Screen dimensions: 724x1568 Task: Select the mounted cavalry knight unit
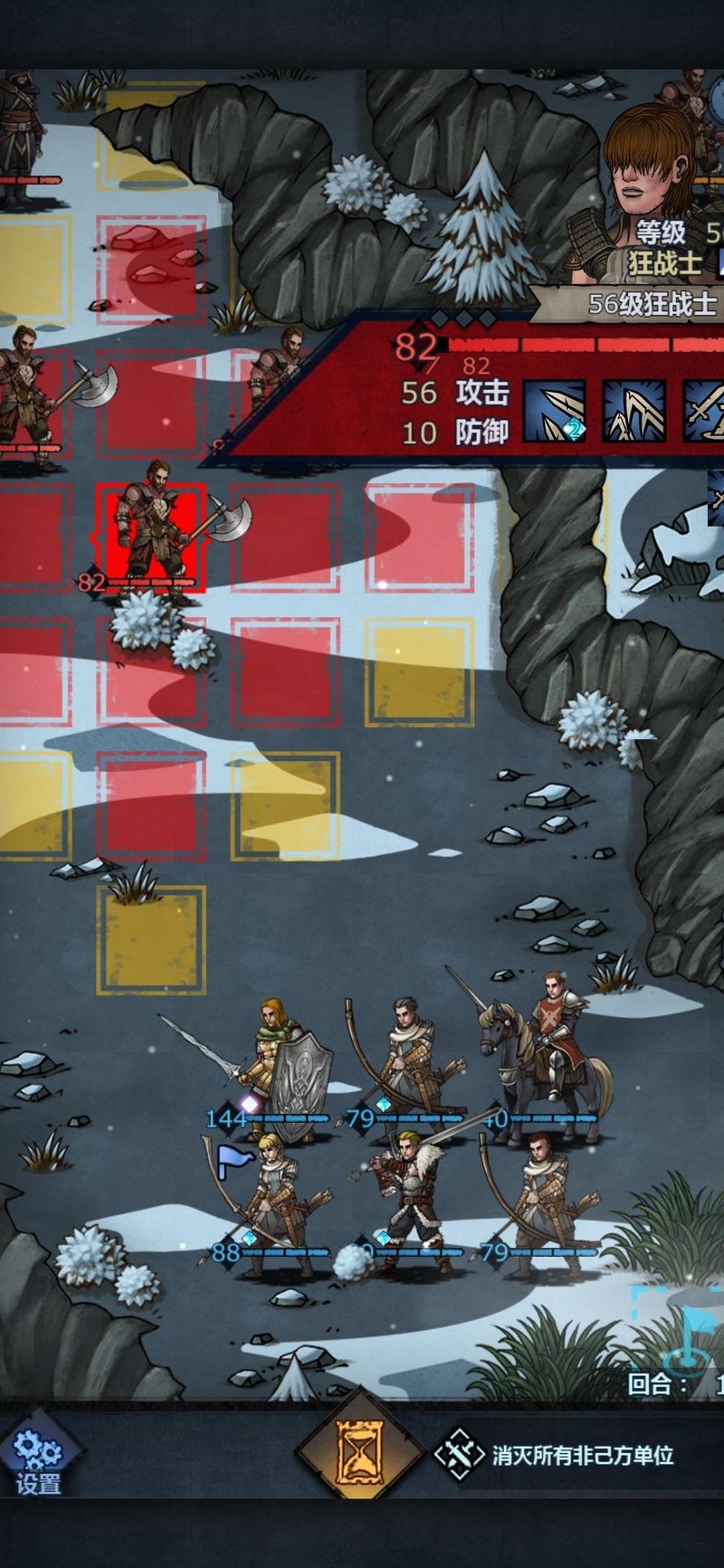point(548,1050)
